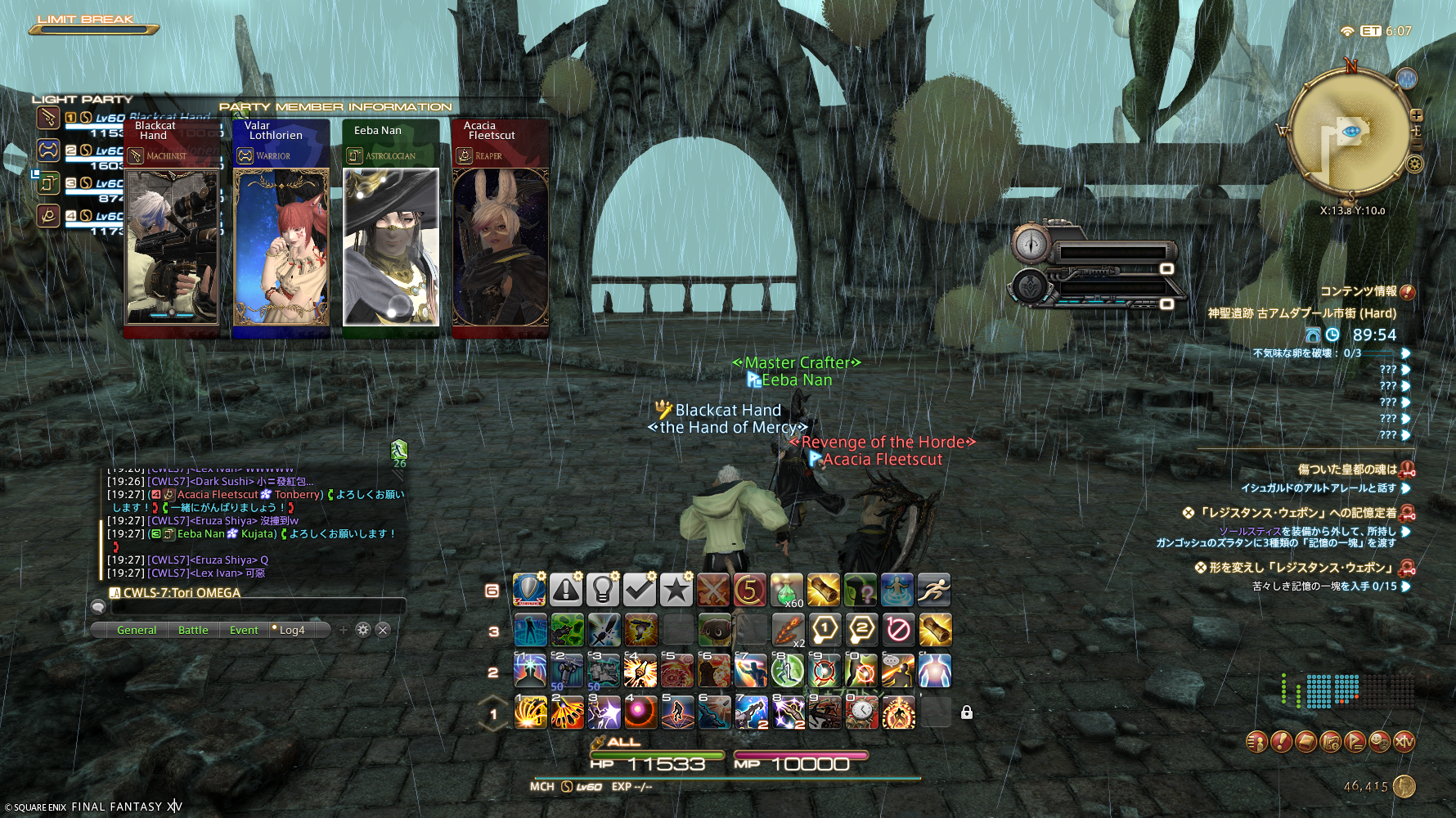
Task: Switch to the Log4 chat tab
Action: (291, 630)
